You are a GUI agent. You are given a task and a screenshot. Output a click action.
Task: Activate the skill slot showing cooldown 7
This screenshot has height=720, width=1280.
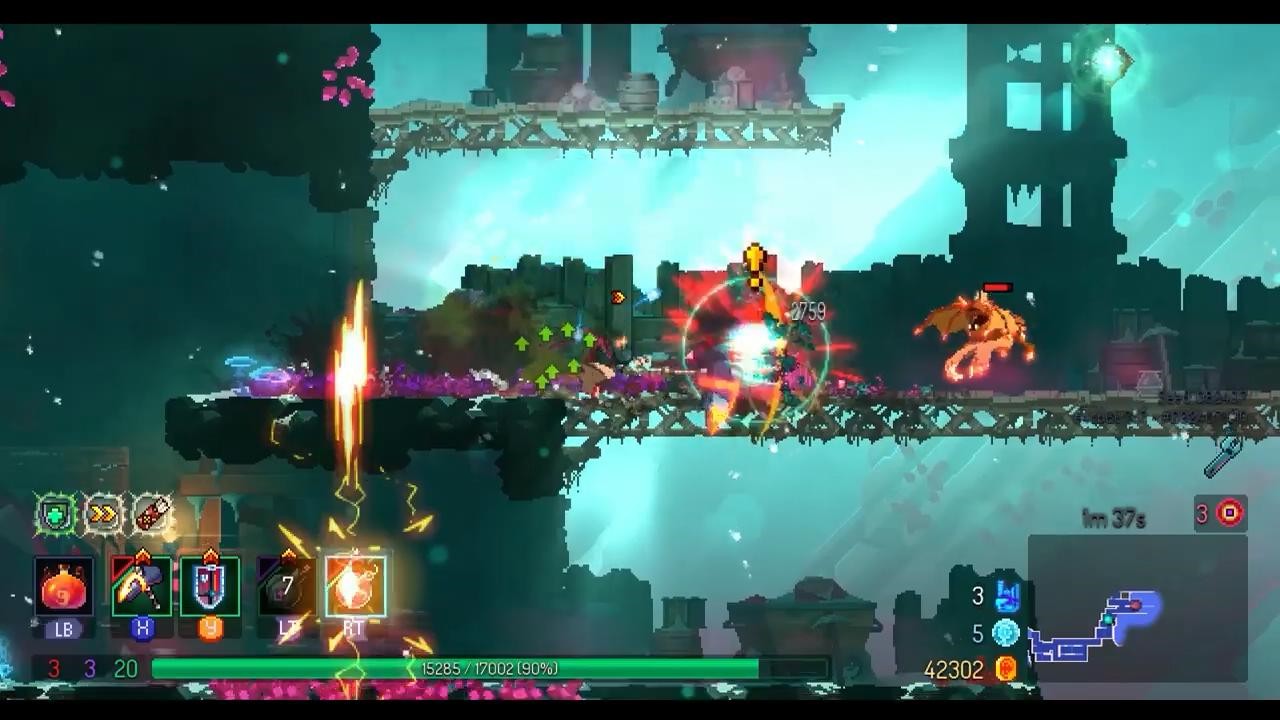286,587
